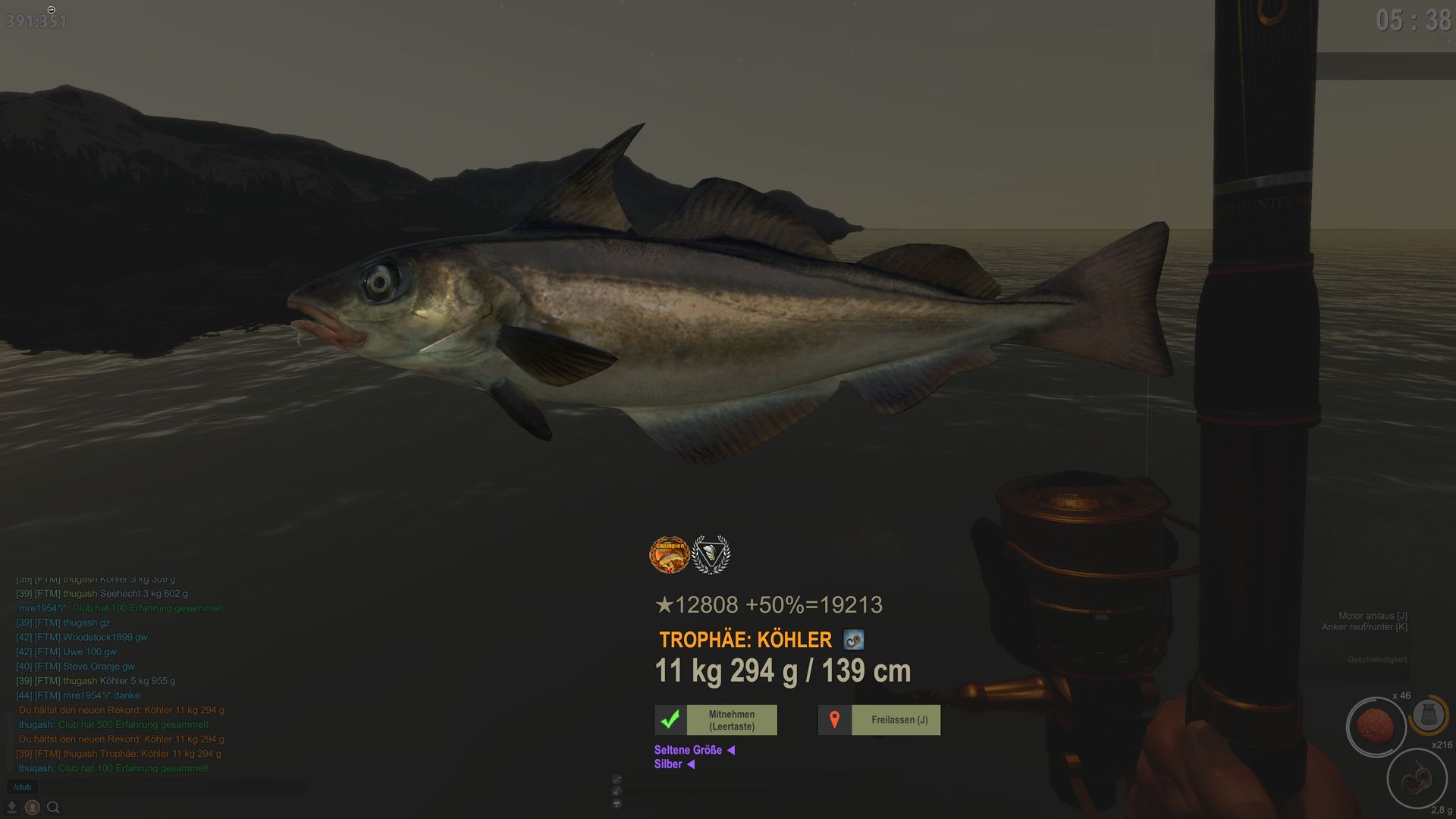1456x819 pixels.
Task: Release the fish with Freilassen
Action: click(x=879, y=720)
